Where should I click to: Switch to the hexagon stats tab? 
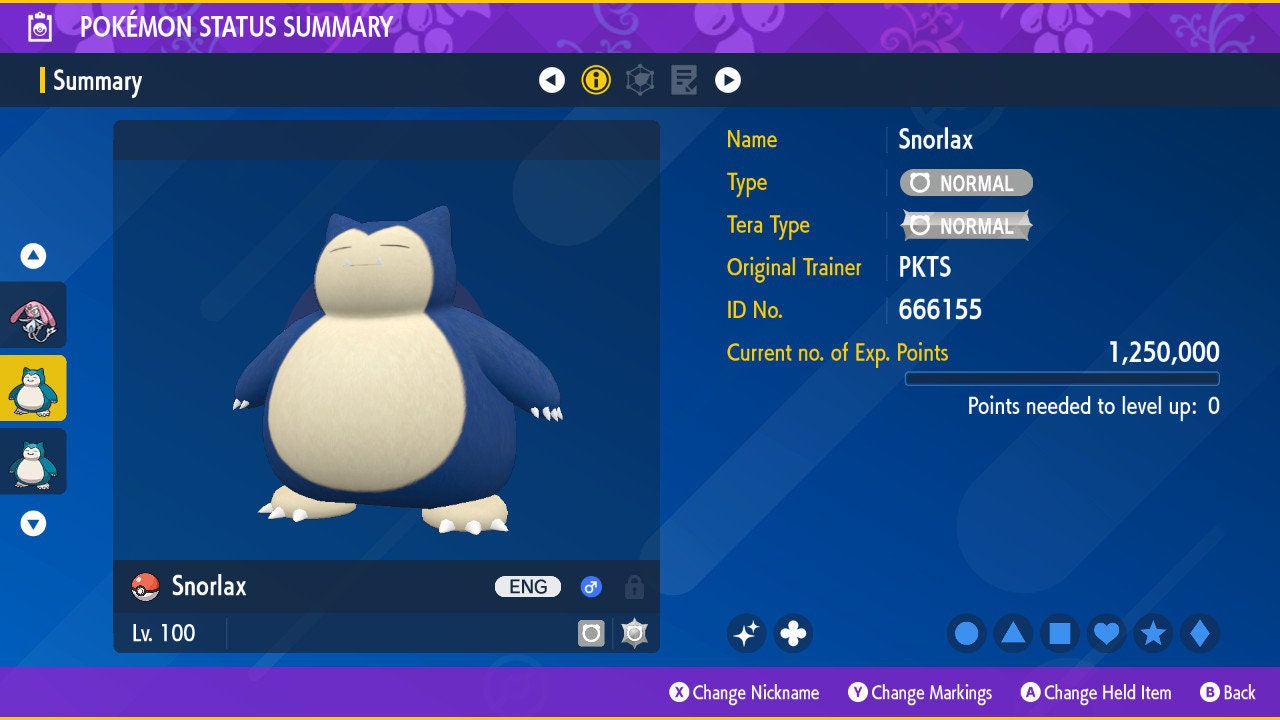click(x=640, y=80)
